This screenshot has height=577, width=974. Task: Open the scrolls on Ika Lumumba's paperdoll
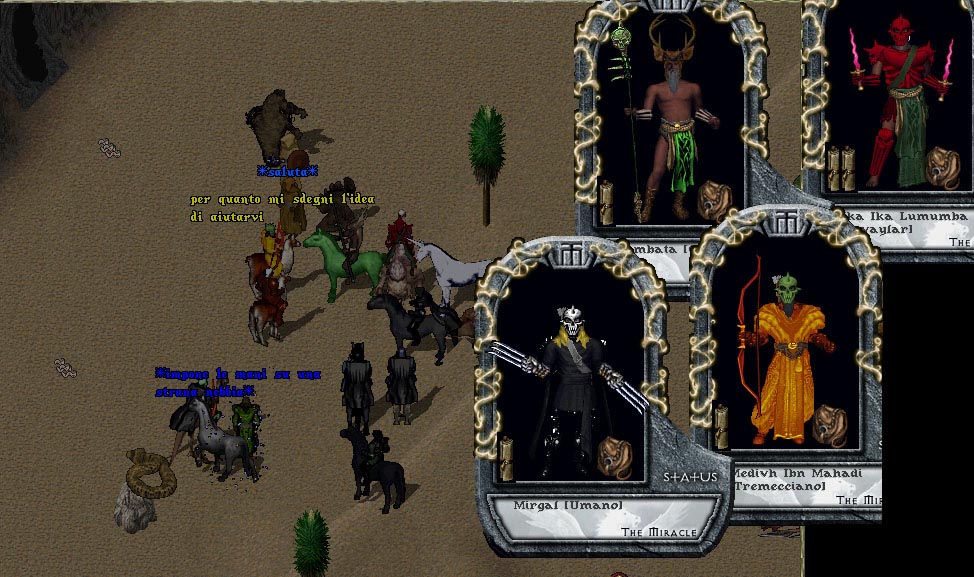pos(841,167)
